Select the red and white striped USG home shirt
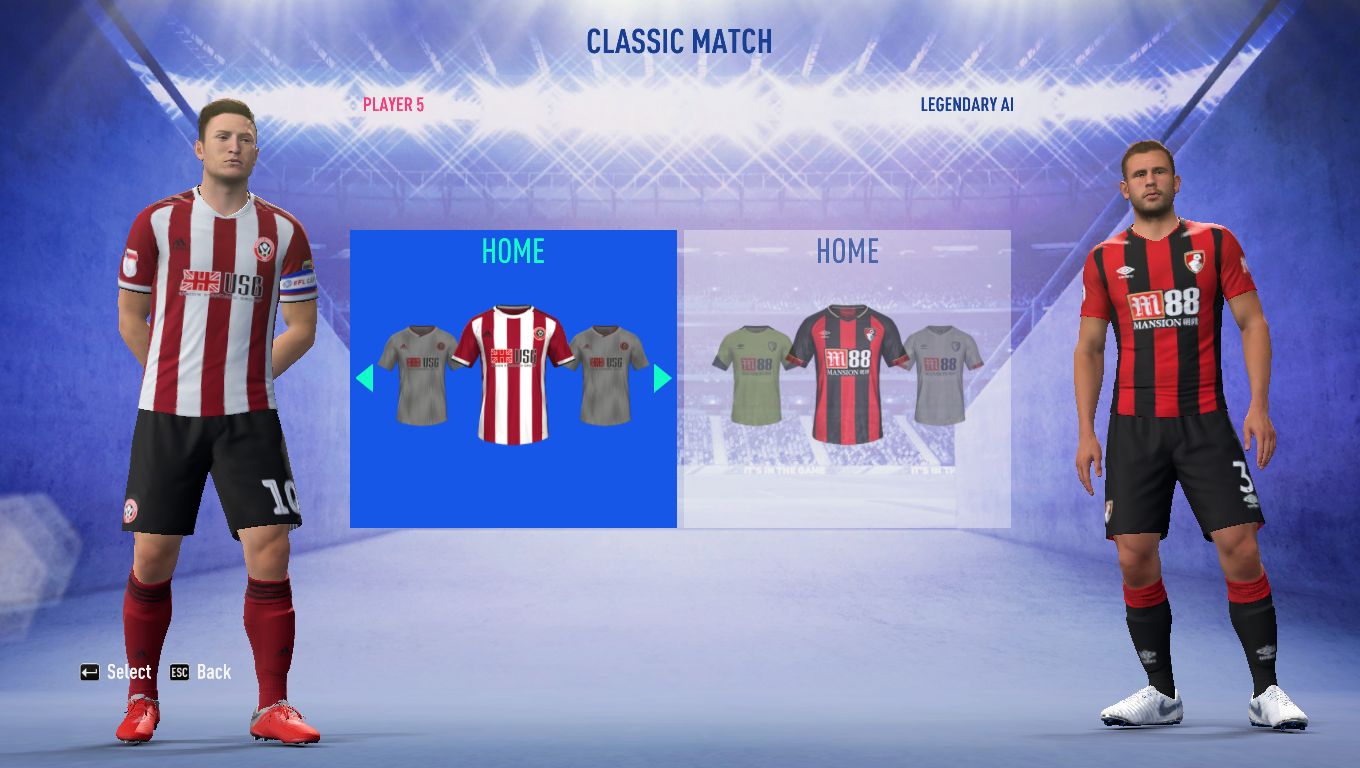 [513, 374]
